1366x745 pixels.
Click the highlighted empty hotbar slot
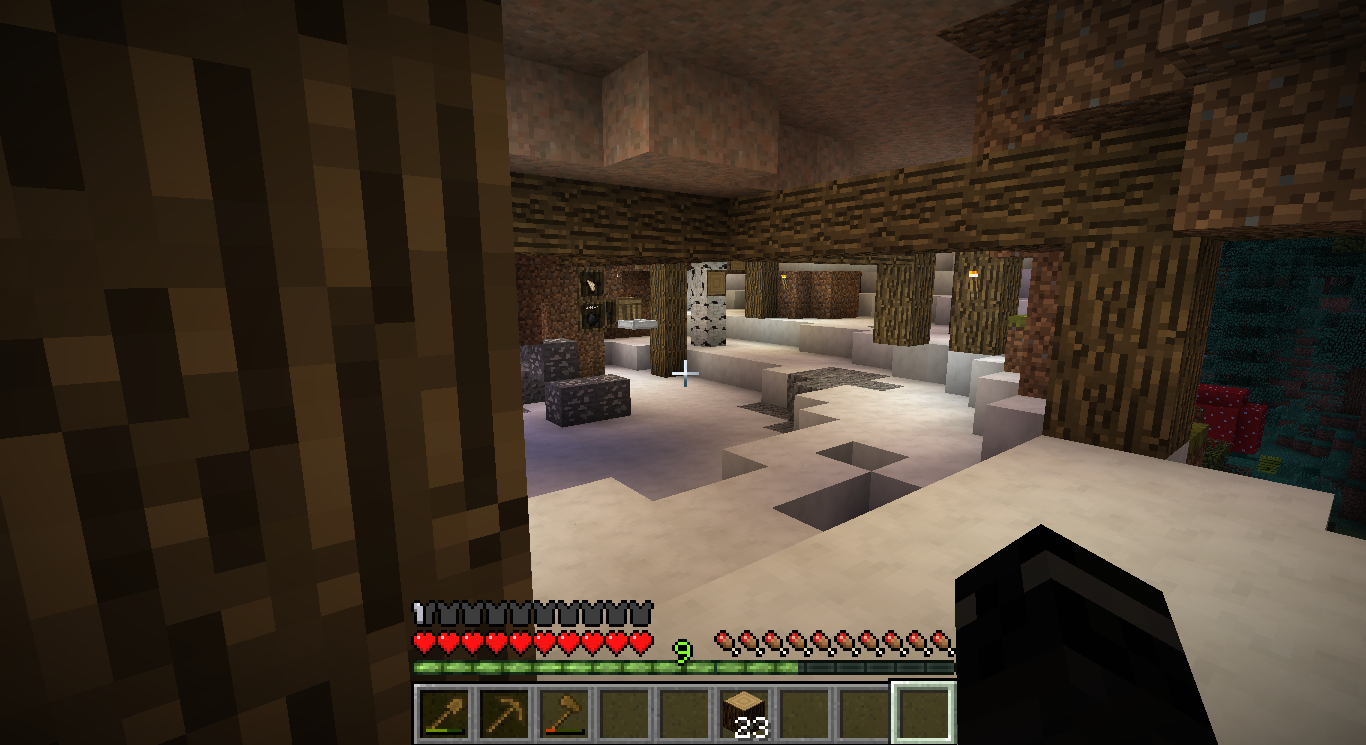923,713
